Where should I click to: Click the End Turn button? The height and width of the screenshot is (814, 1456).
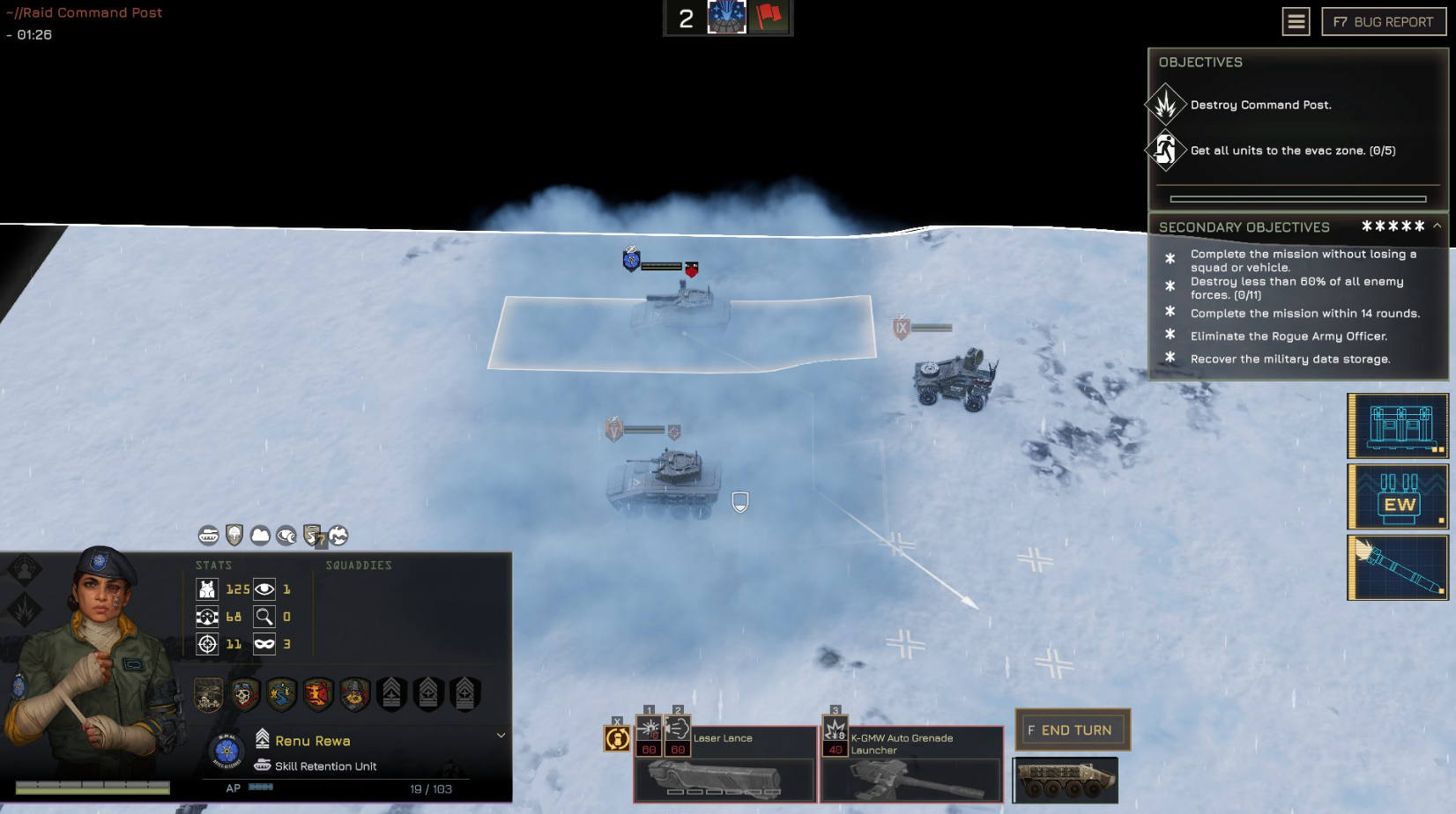pyautogui.click(x=1073, y=730)
